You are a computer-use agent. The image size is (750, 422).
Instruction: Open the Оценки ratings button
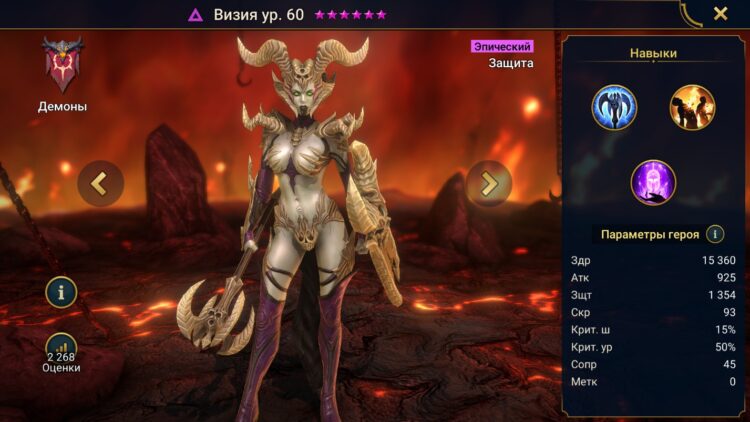click(x=62, y=350)
